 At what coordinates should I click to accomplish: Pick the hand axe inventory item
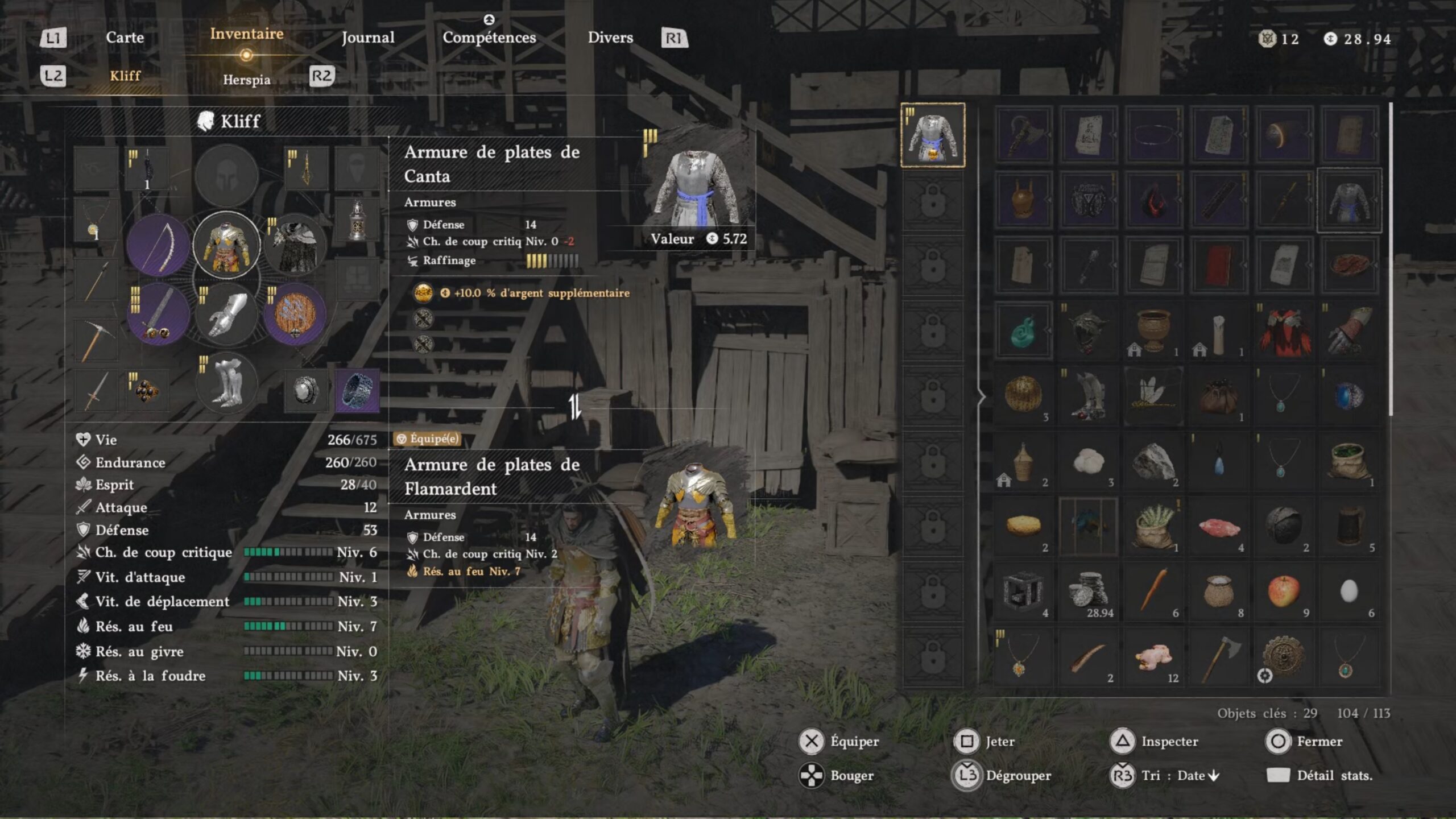click(x=1218, y=657)
